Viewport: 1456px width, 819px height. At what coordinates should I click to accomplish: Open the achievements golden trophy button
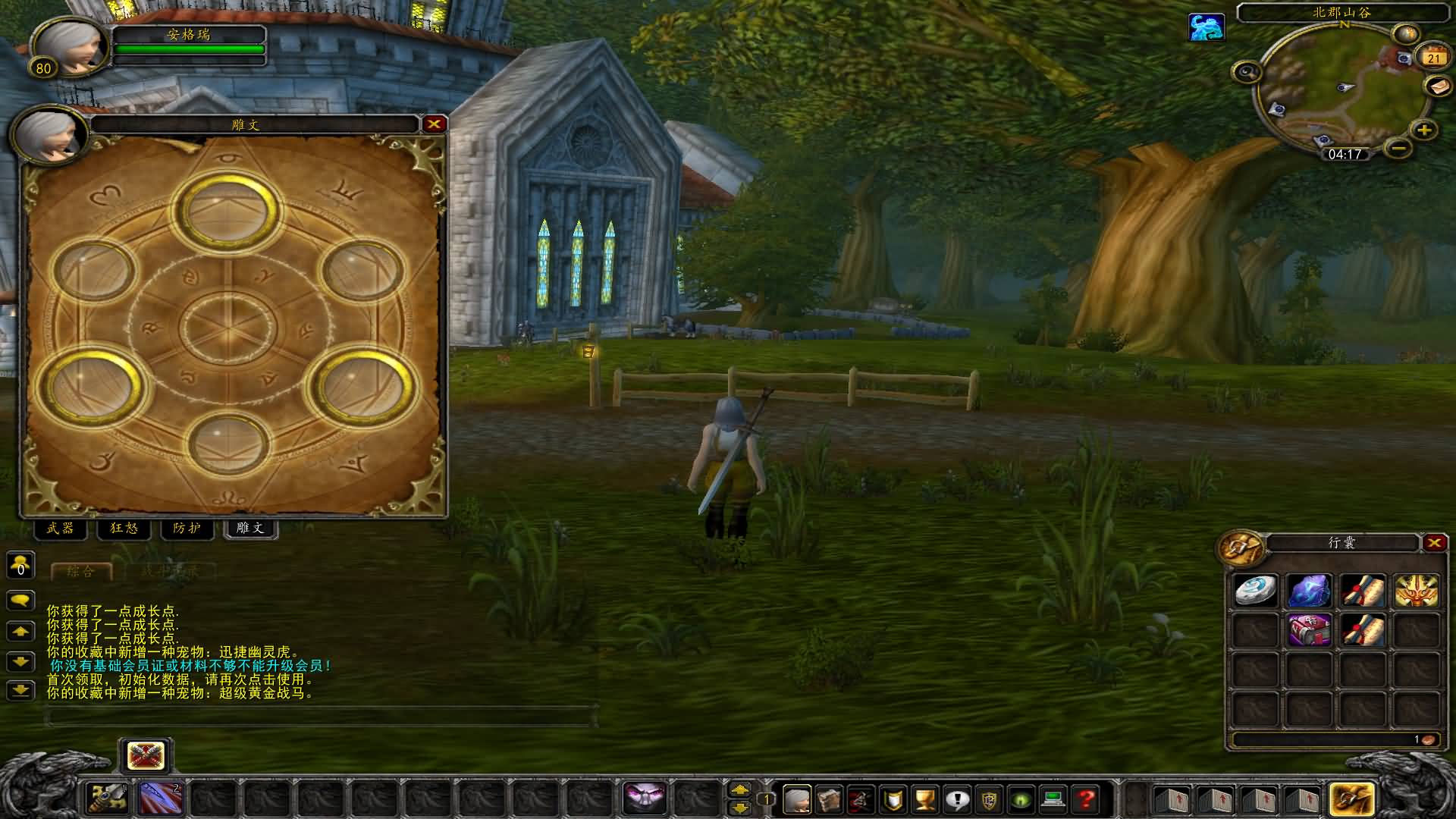[924, 799]
